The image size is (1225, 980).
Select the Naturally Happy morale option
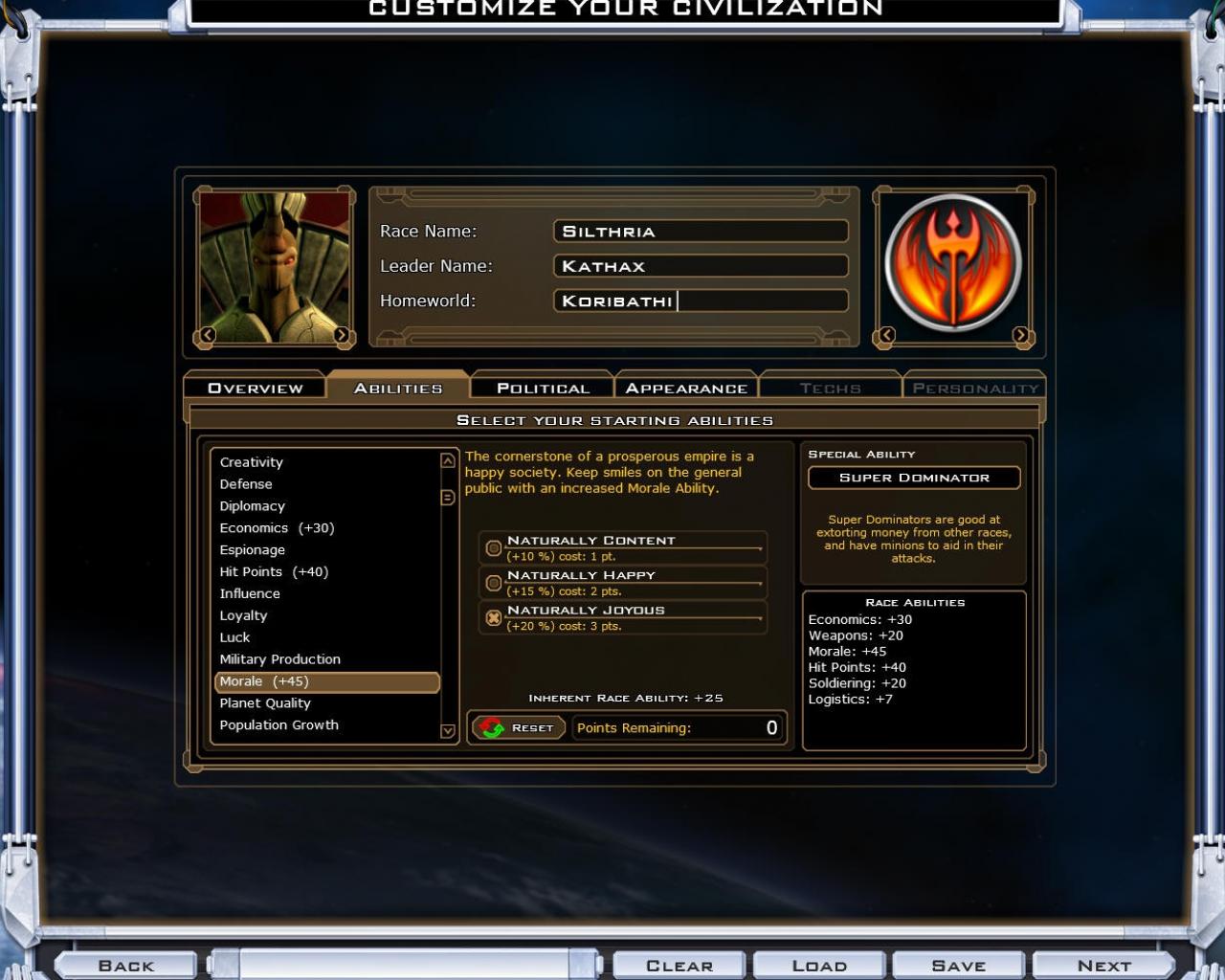pos(493,583)
